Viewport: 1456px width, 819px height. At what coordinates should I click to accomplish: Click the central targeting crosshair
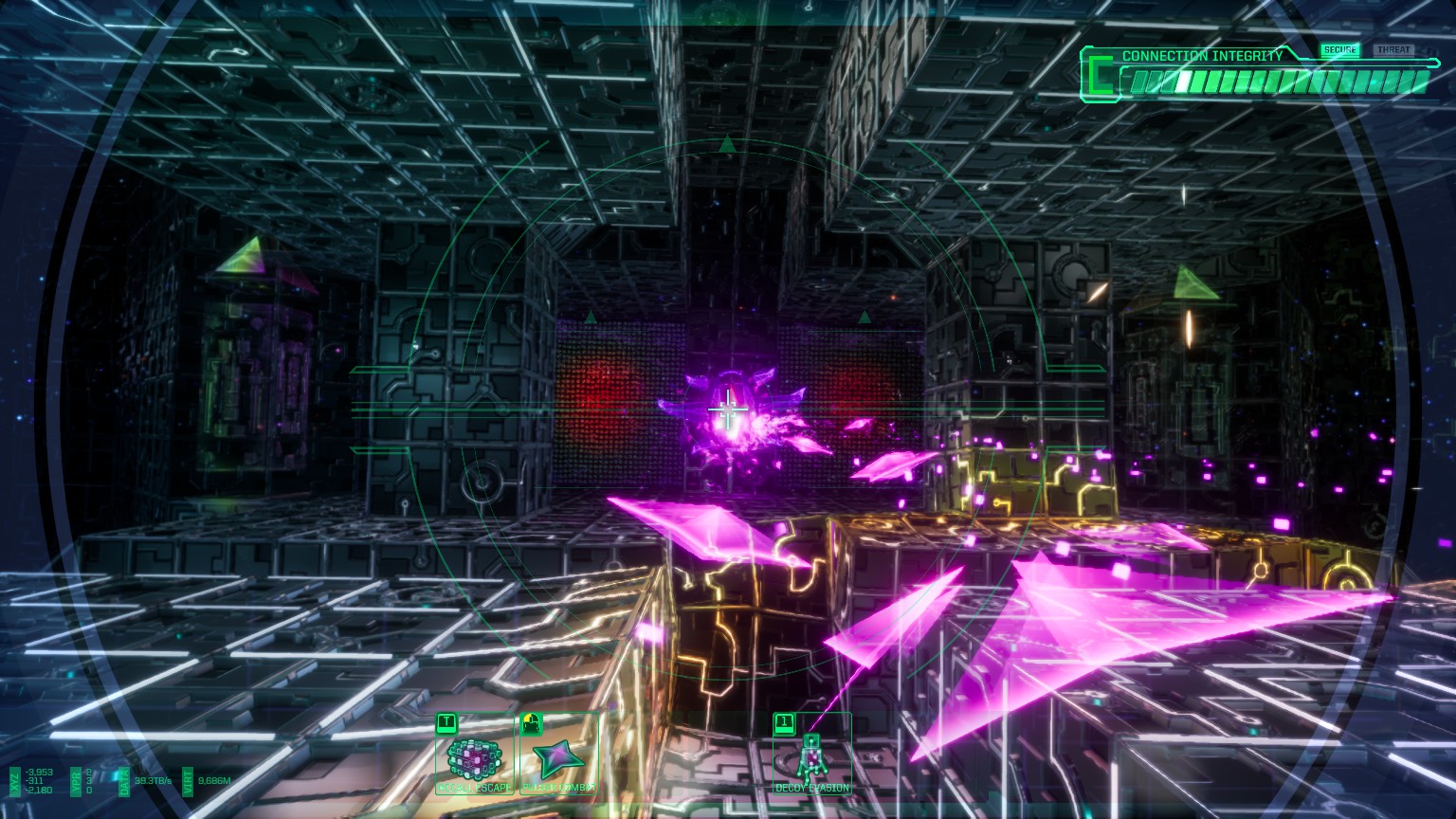(x=728, y=408)
